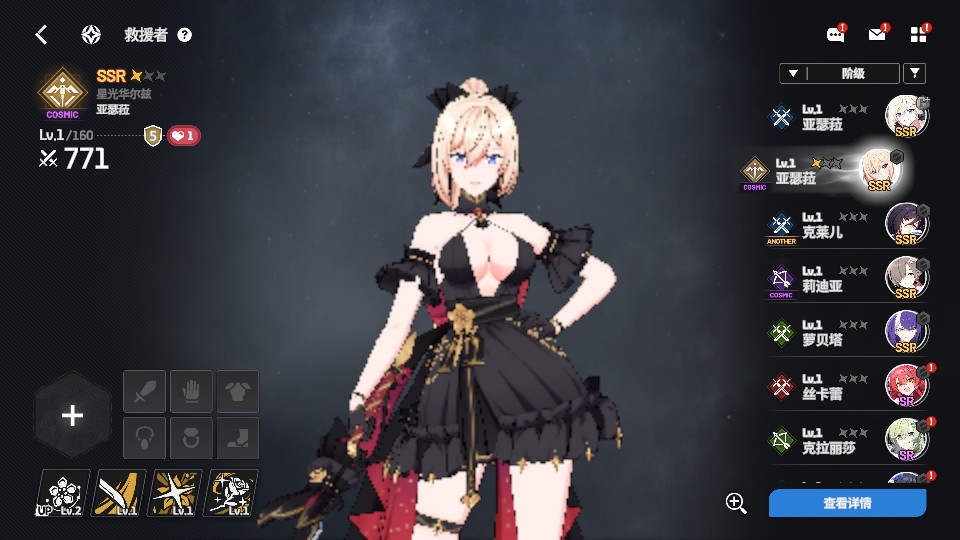
Task: Tap the heart affinity badge
Action: (x=183, y=136)
